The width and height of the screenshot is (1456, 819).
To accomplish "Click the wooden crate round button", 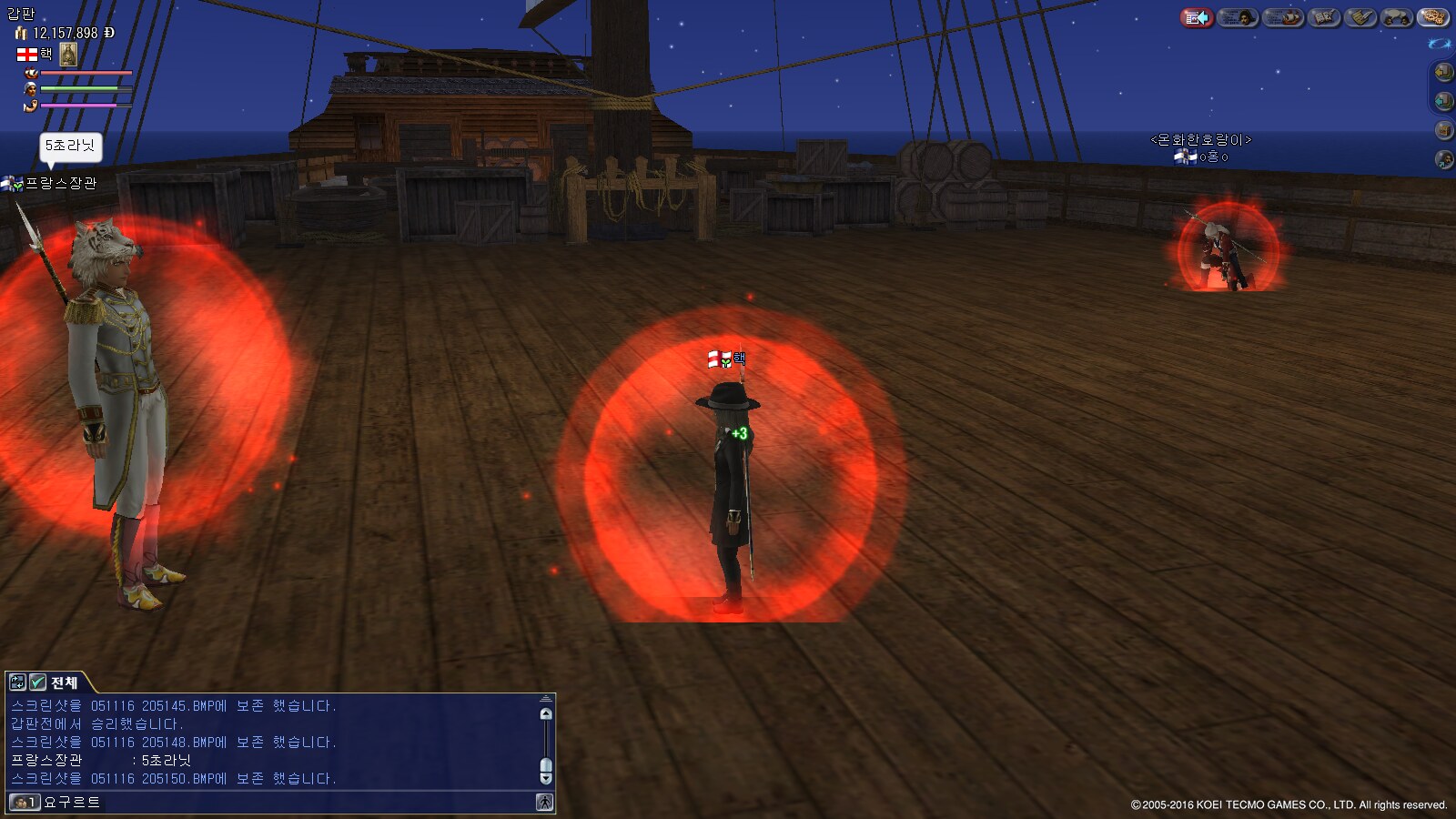I will click(x=1443, y=130).
